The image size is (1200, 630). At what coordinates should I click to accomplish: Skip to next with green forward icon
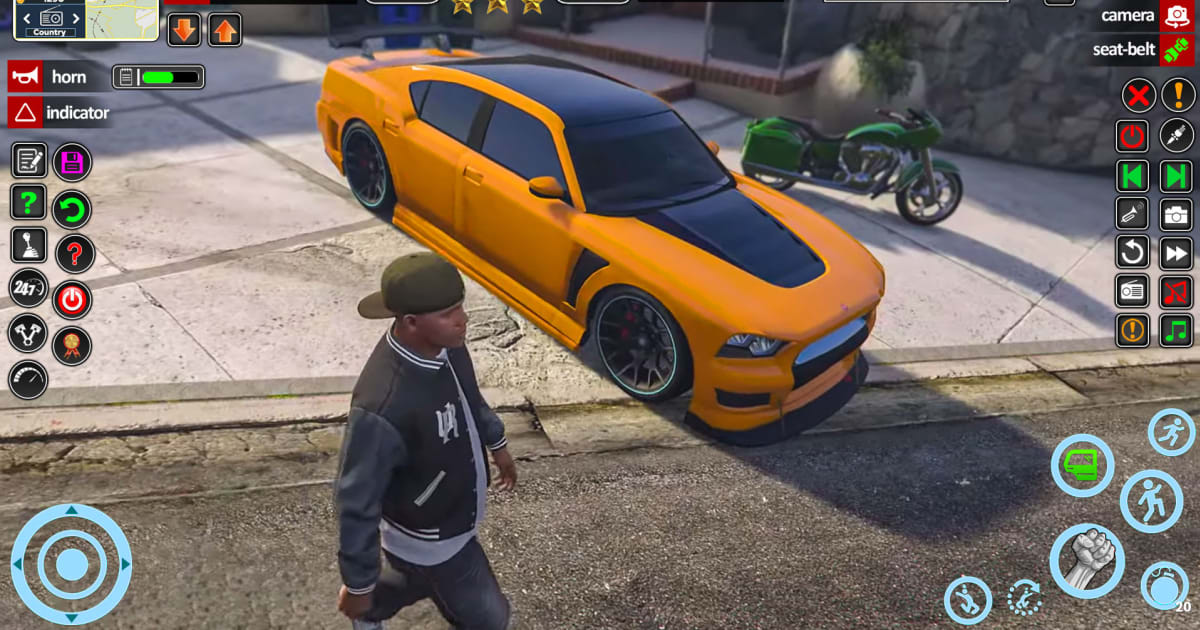1176,175
